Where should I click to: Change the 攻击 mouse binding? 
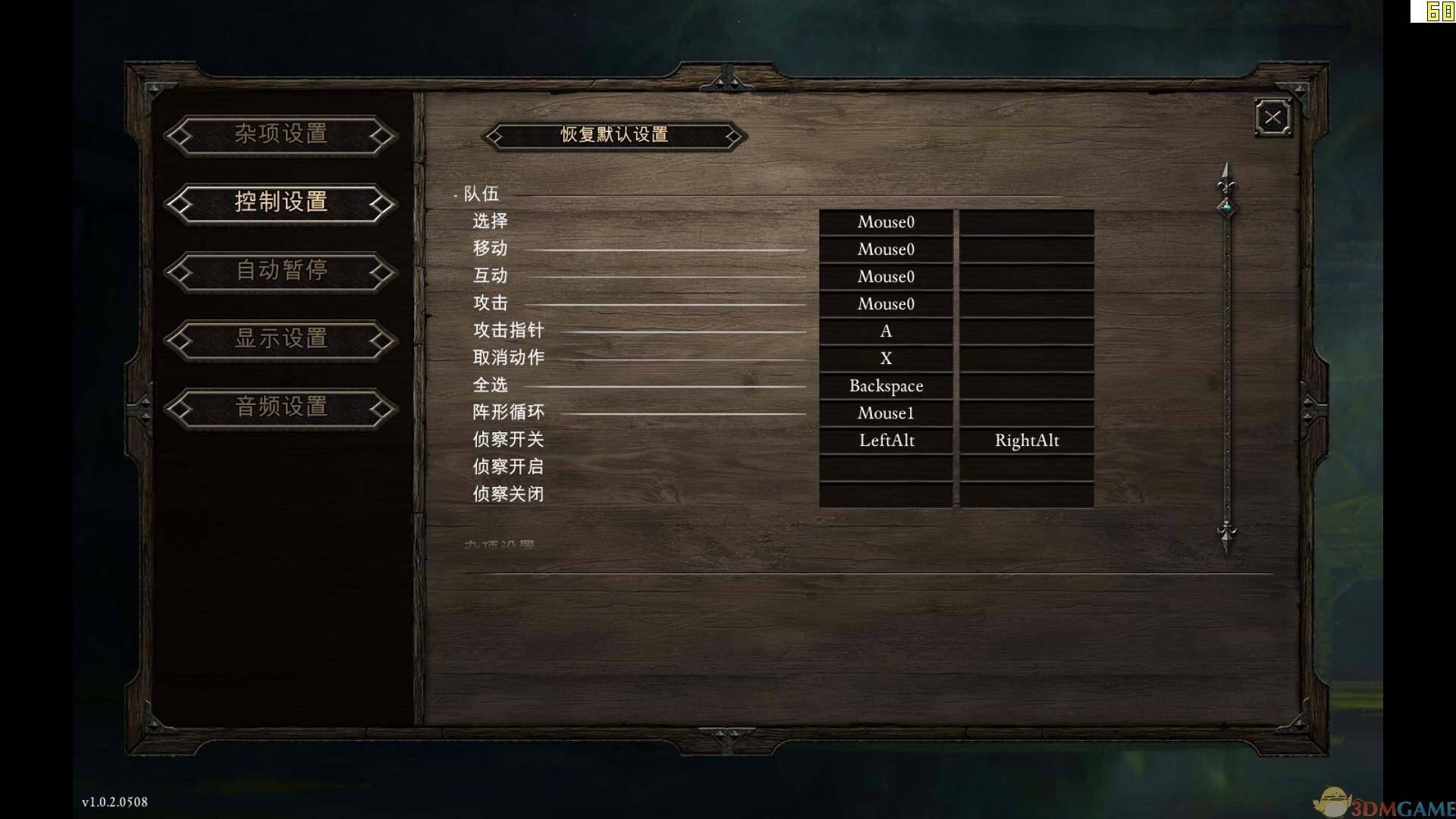tap(886, 303)
